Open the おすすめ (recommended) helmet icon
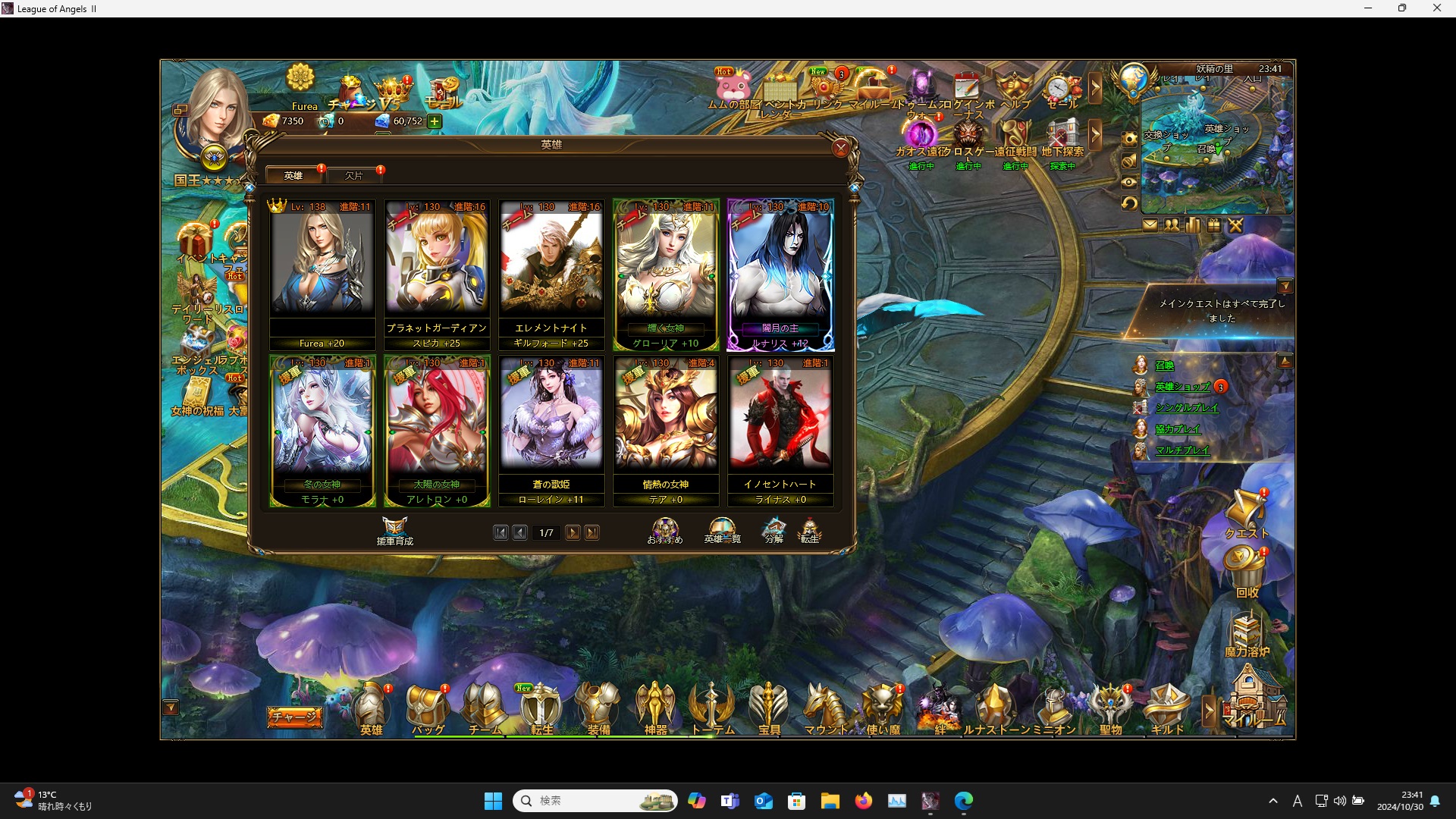Screen dimensions: 1456x819 click(x=665, y=526)
